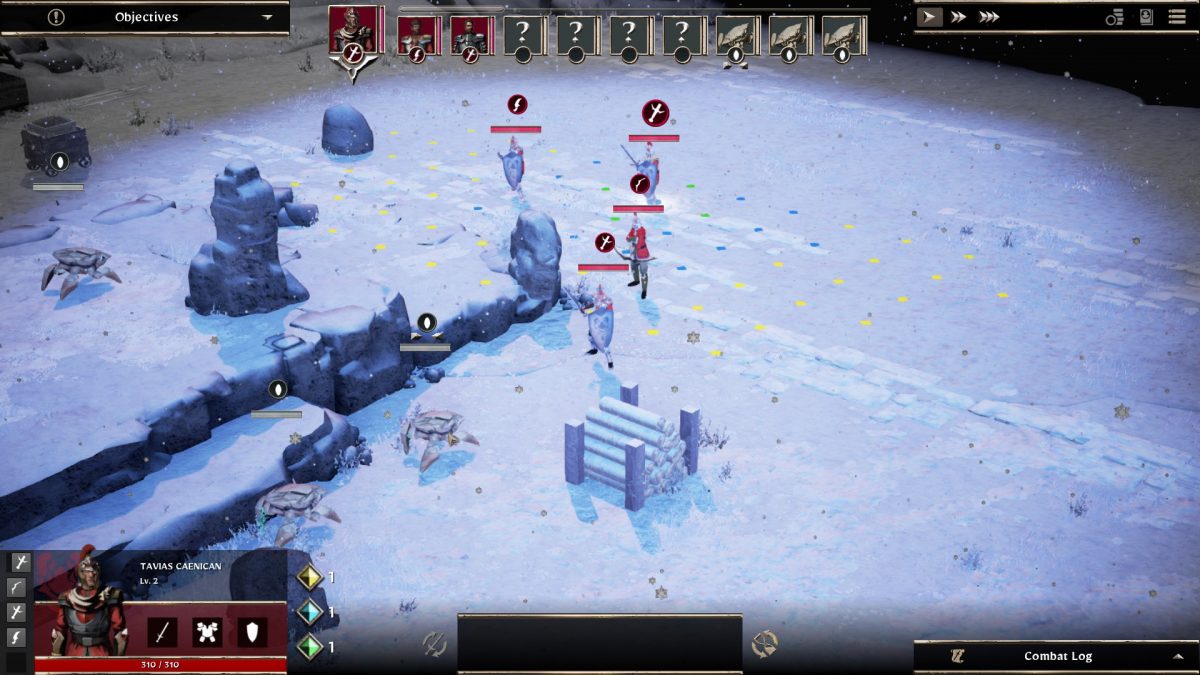This screenshot has height=675, width=1200.
Task: Click the cyan diamond resource gem
Action: point(310,612)
